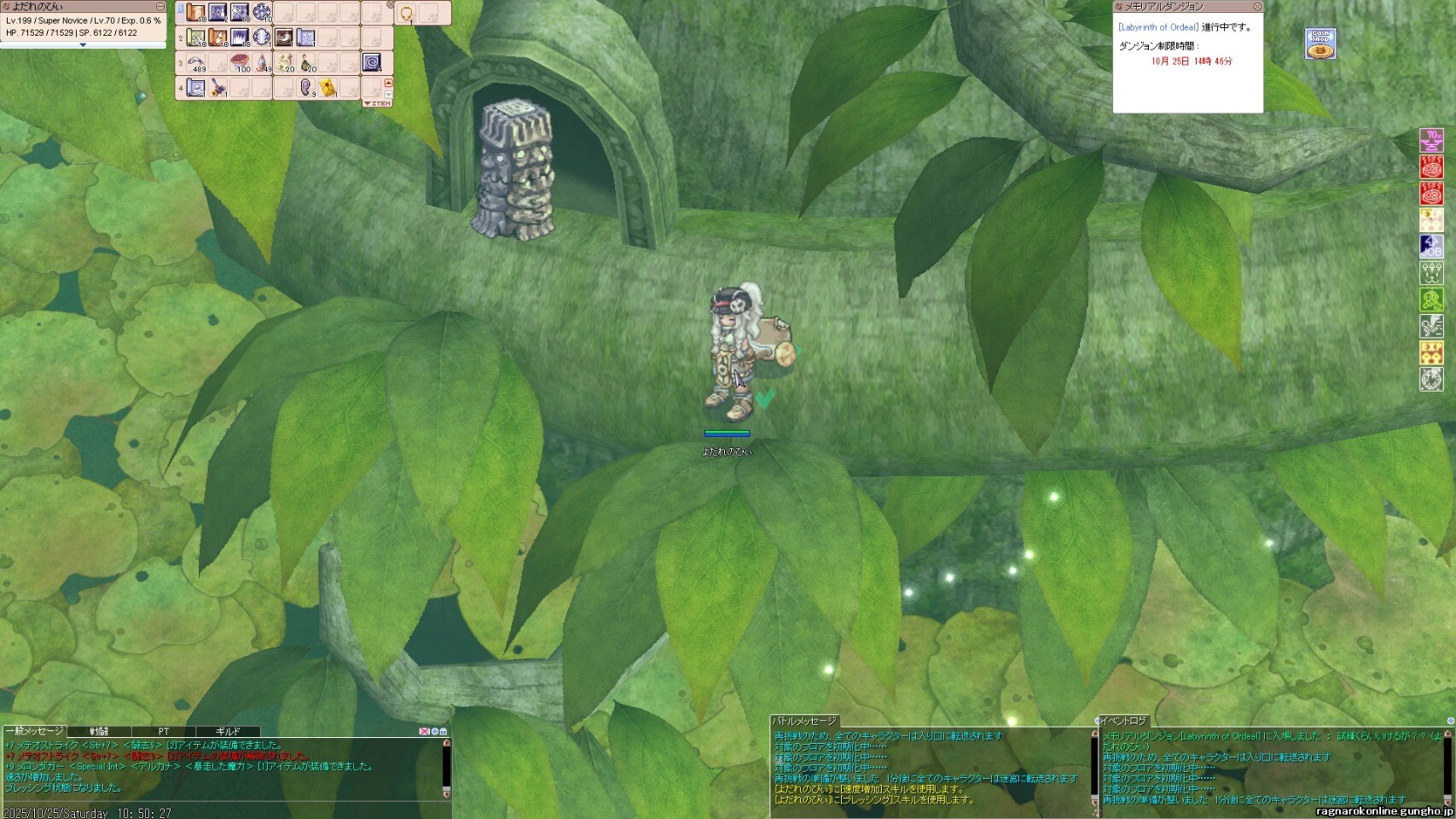Use the red meat item with 100 count
Image resolution: width=1456 pixels, height=819 pixels.
(x=241, y=62)
